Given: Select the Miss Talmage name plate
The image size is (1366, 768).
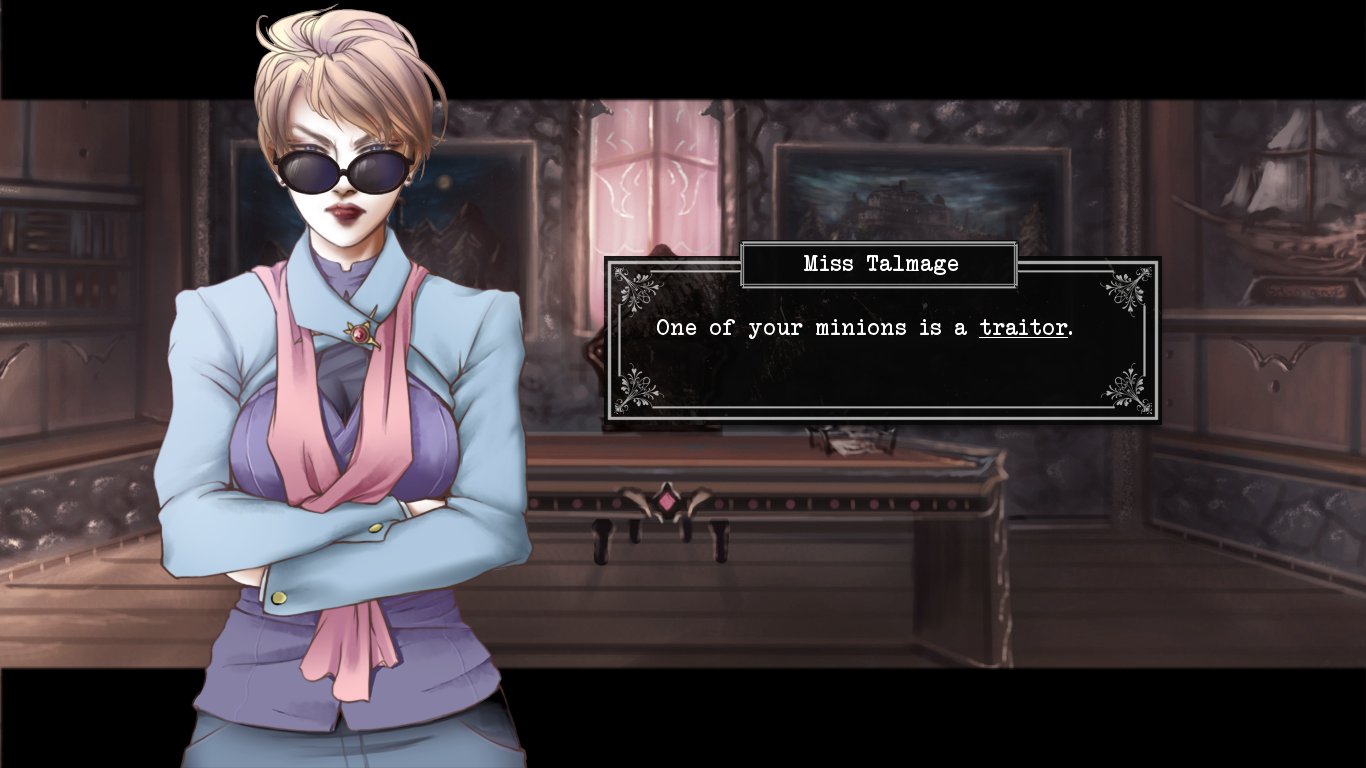Looking at the screenshot, I should (880, 264).
